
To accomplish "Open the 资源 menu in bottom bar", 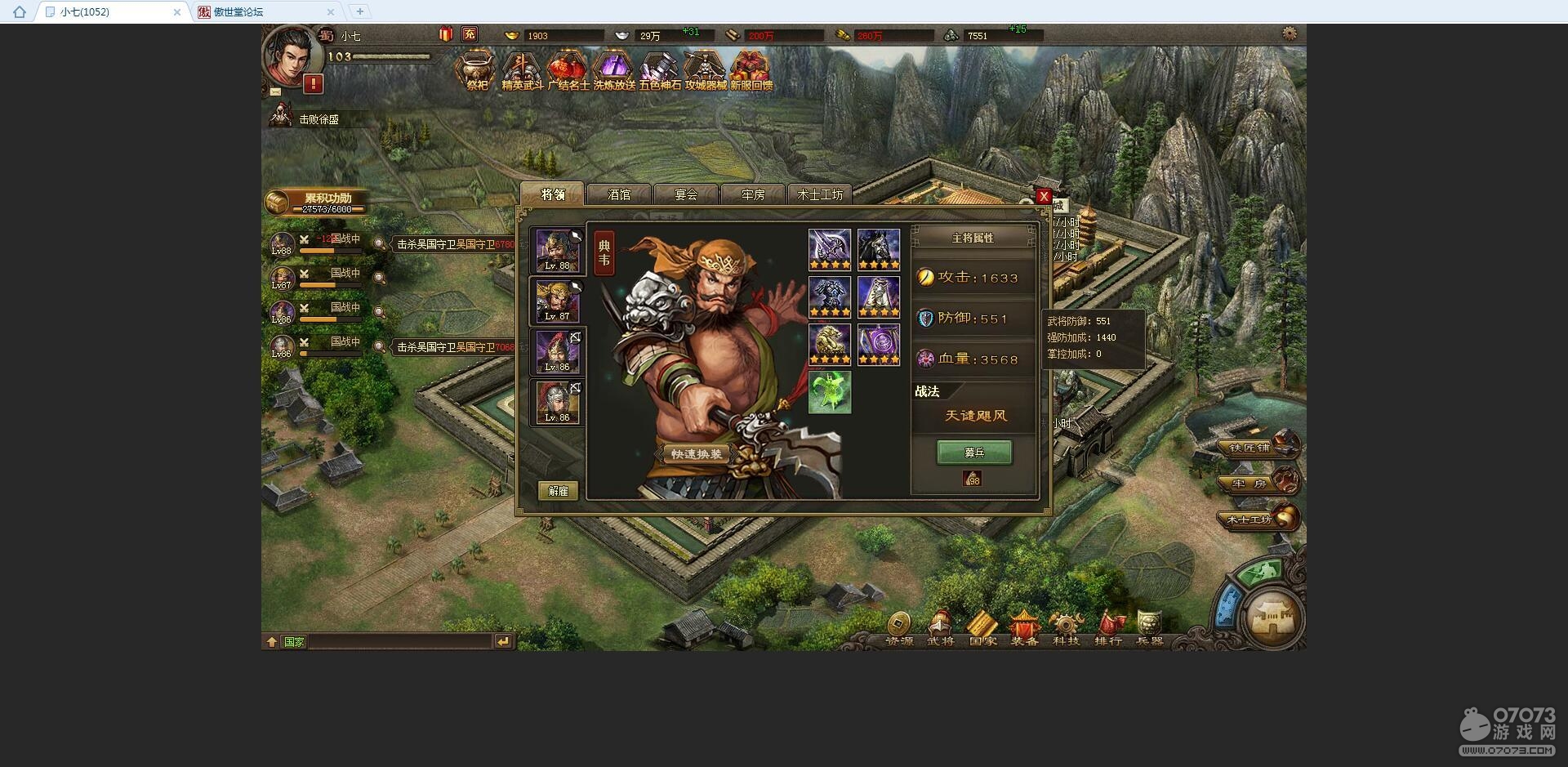I will (899, 629).
